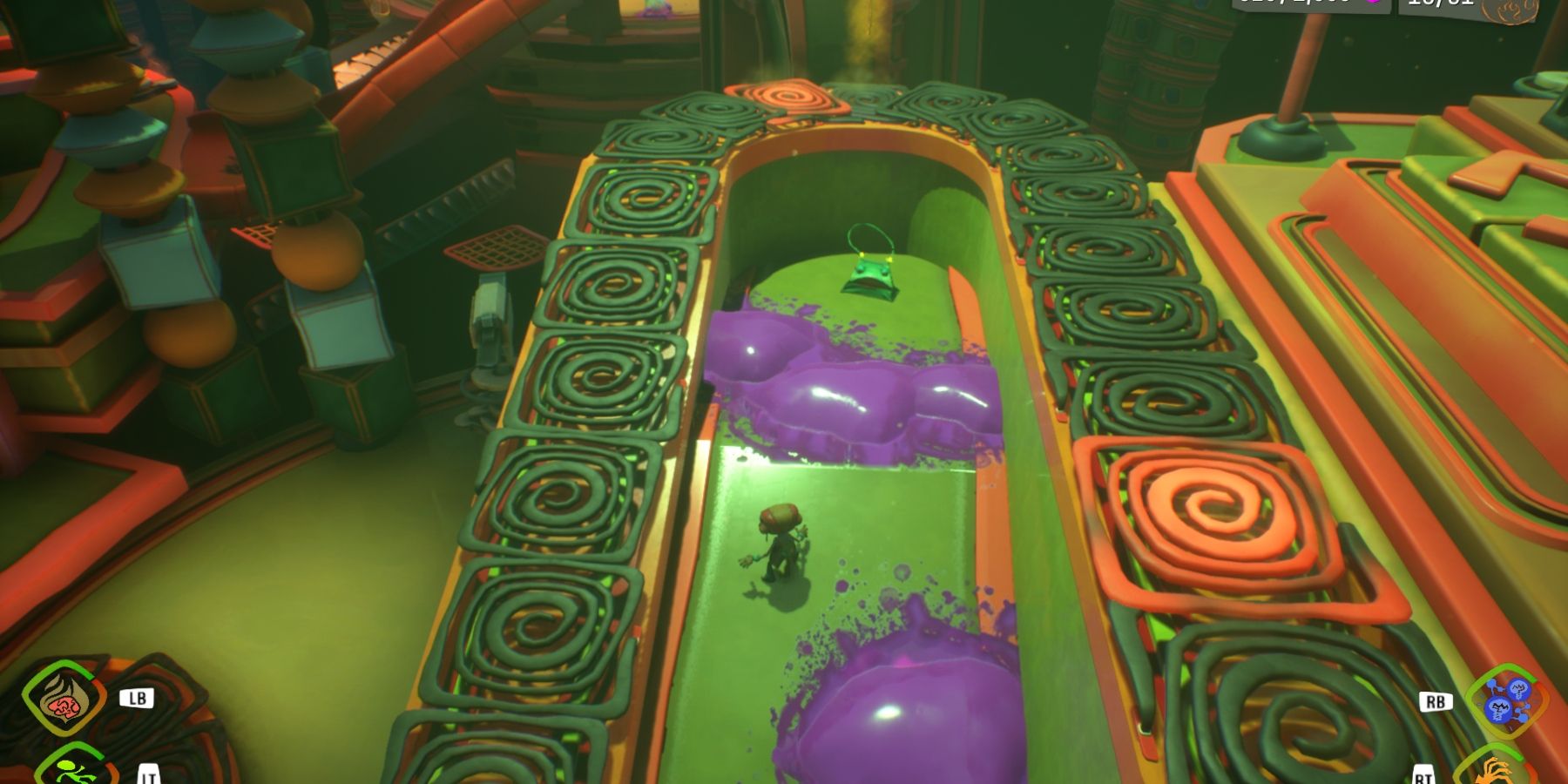Click the LB button prompt
This screenshot has height=784, width=1568.
137,699
